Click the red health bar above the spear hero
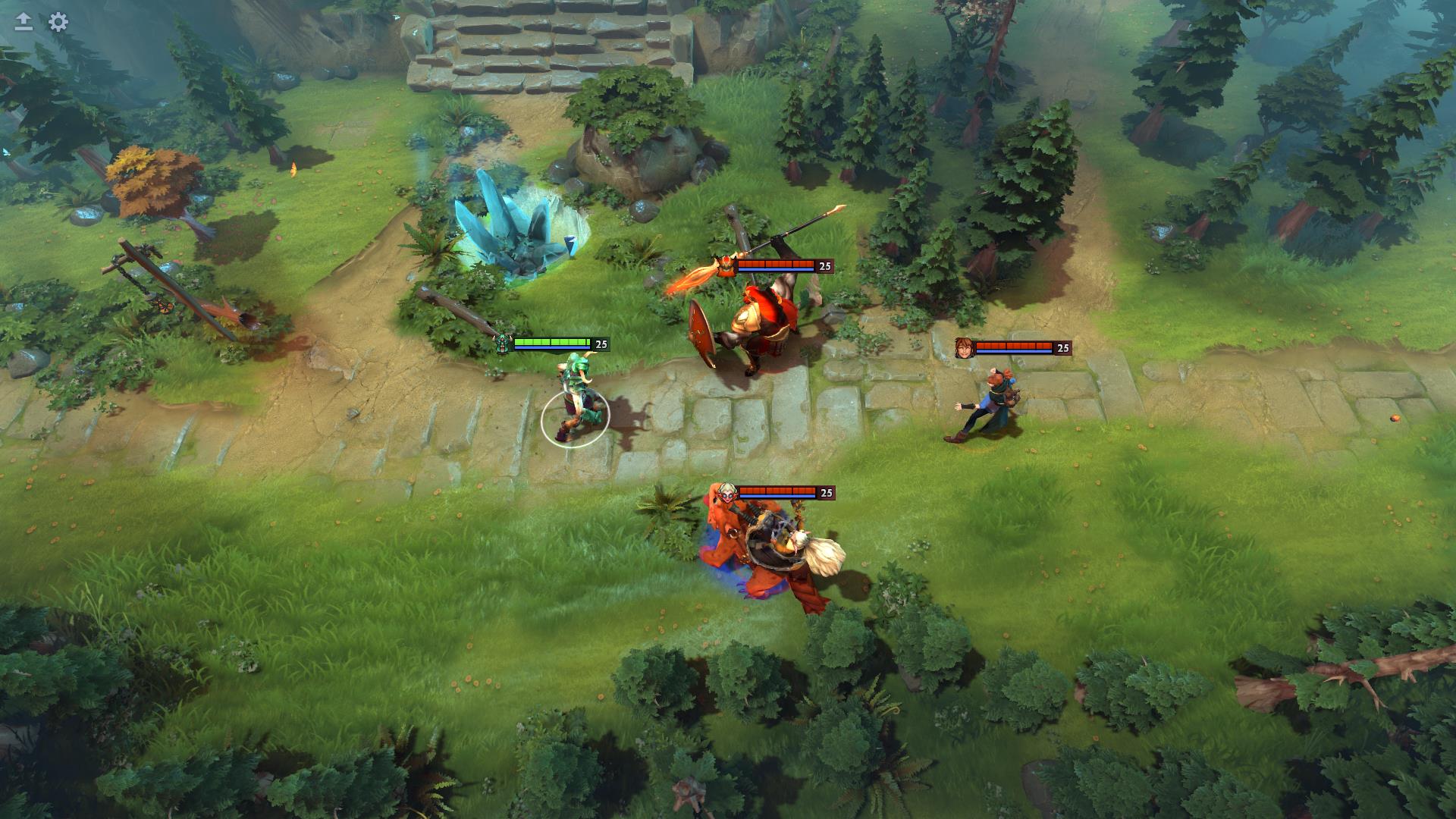The width and height of the screenshot is (1456, 819). point(773,263)
